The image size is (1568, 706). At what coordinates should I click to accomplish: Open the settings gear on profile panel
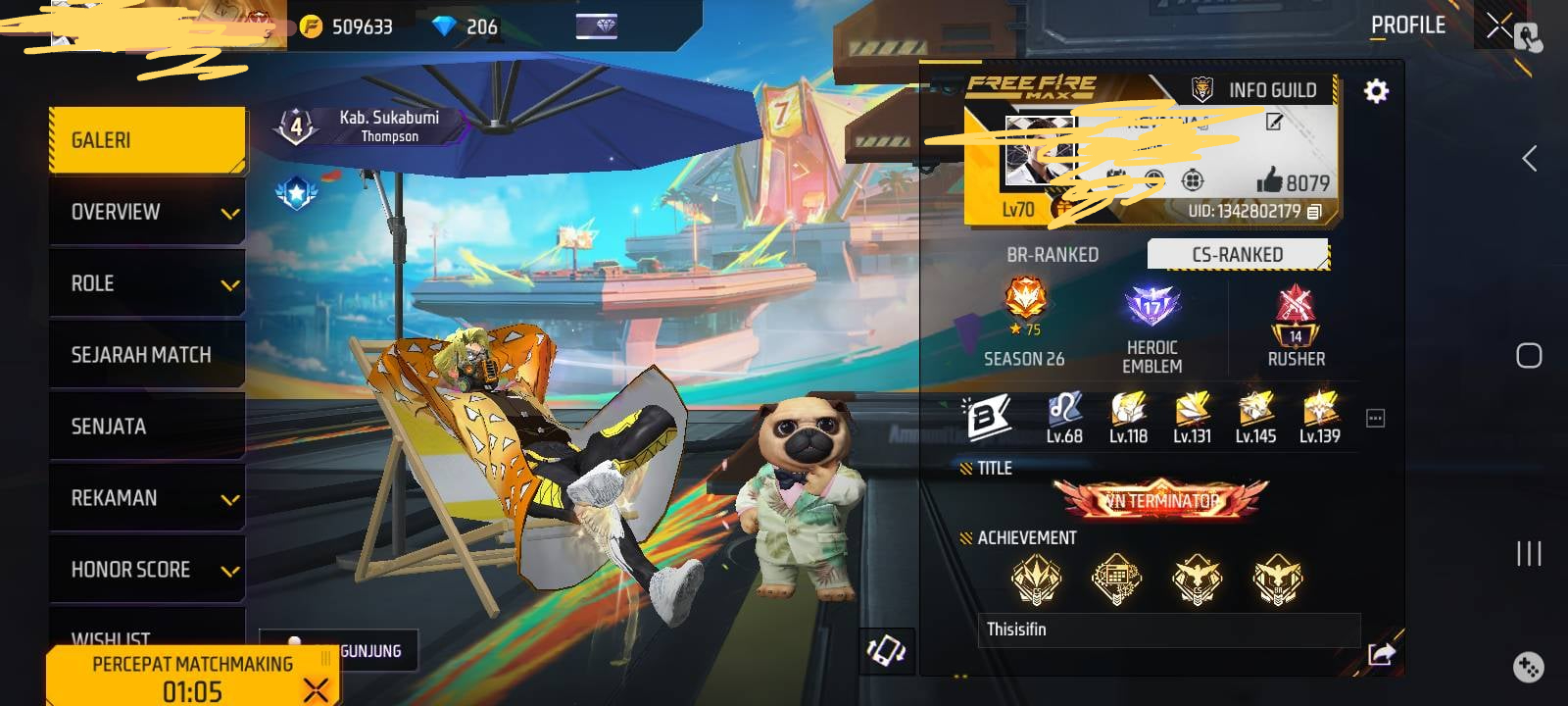[1376, 90]
